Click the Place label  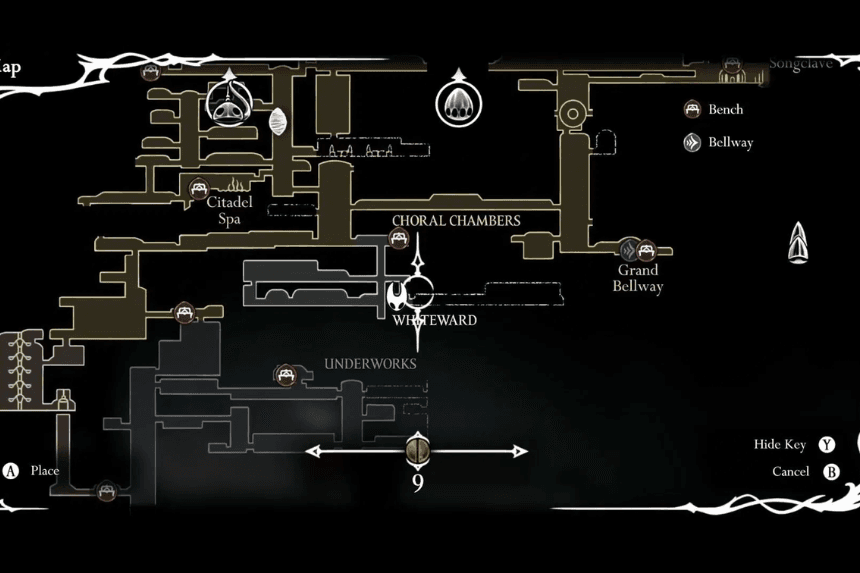click(45, 470)
